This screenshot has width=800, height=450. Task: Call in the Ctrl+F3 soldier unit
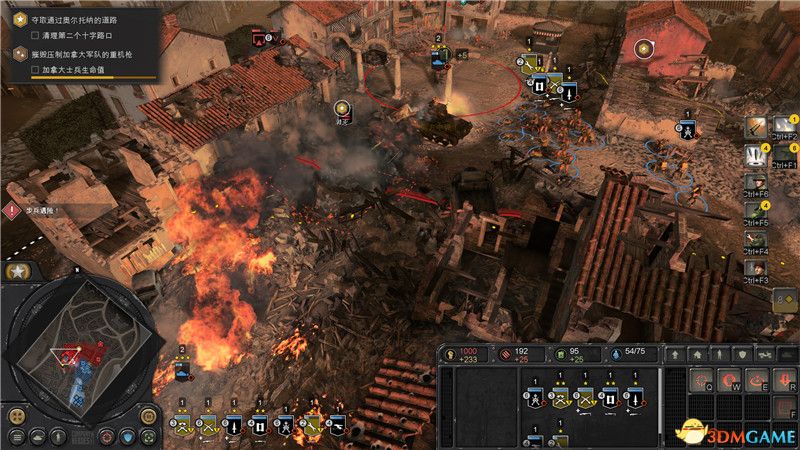[x=756, y=268]
